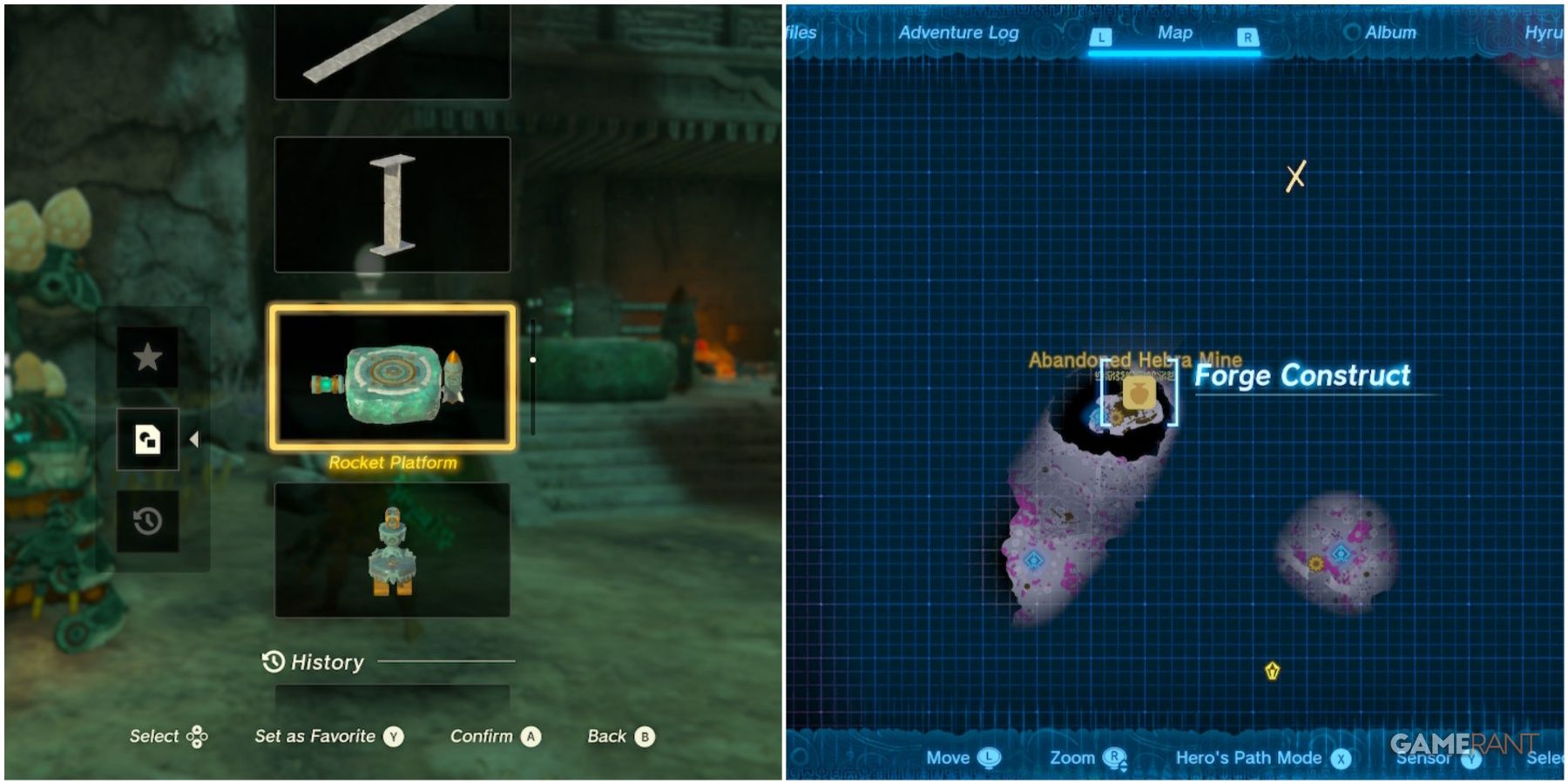The image size is (1568, 784).
Task: Open the Album tab
Action: 1391,32
